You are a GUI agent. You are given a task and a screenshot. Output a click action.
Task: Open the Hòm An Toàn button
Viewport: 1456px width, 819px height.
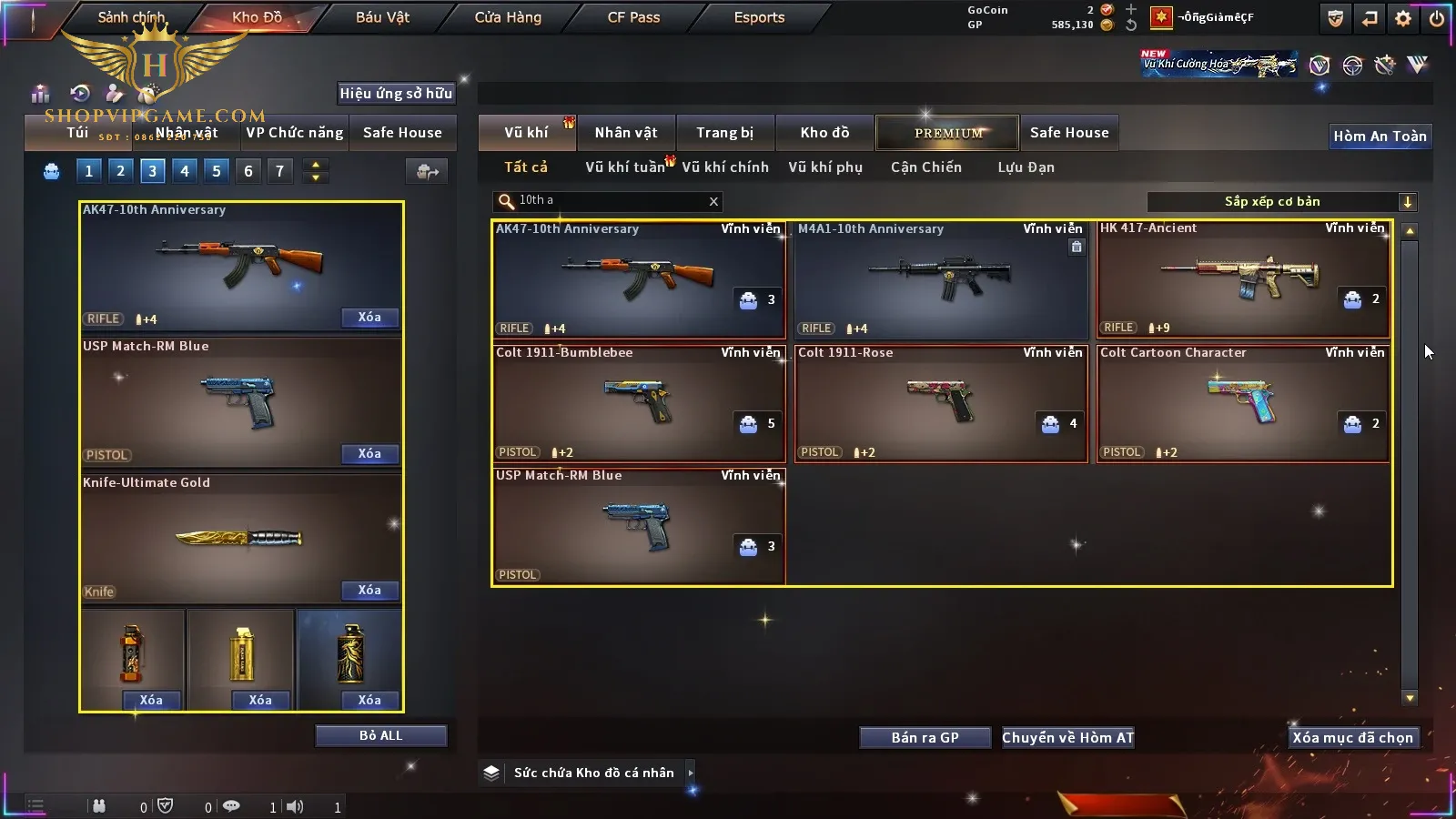1380,136
